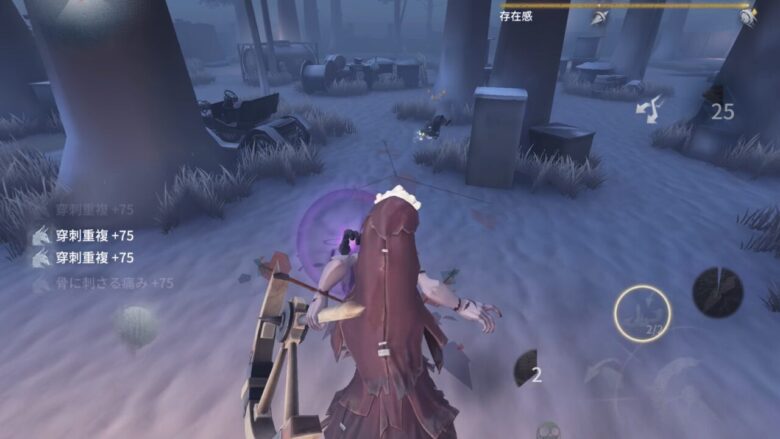
Task: Tap the white arrows icon beside 25
Action: [x=650, y=109]
